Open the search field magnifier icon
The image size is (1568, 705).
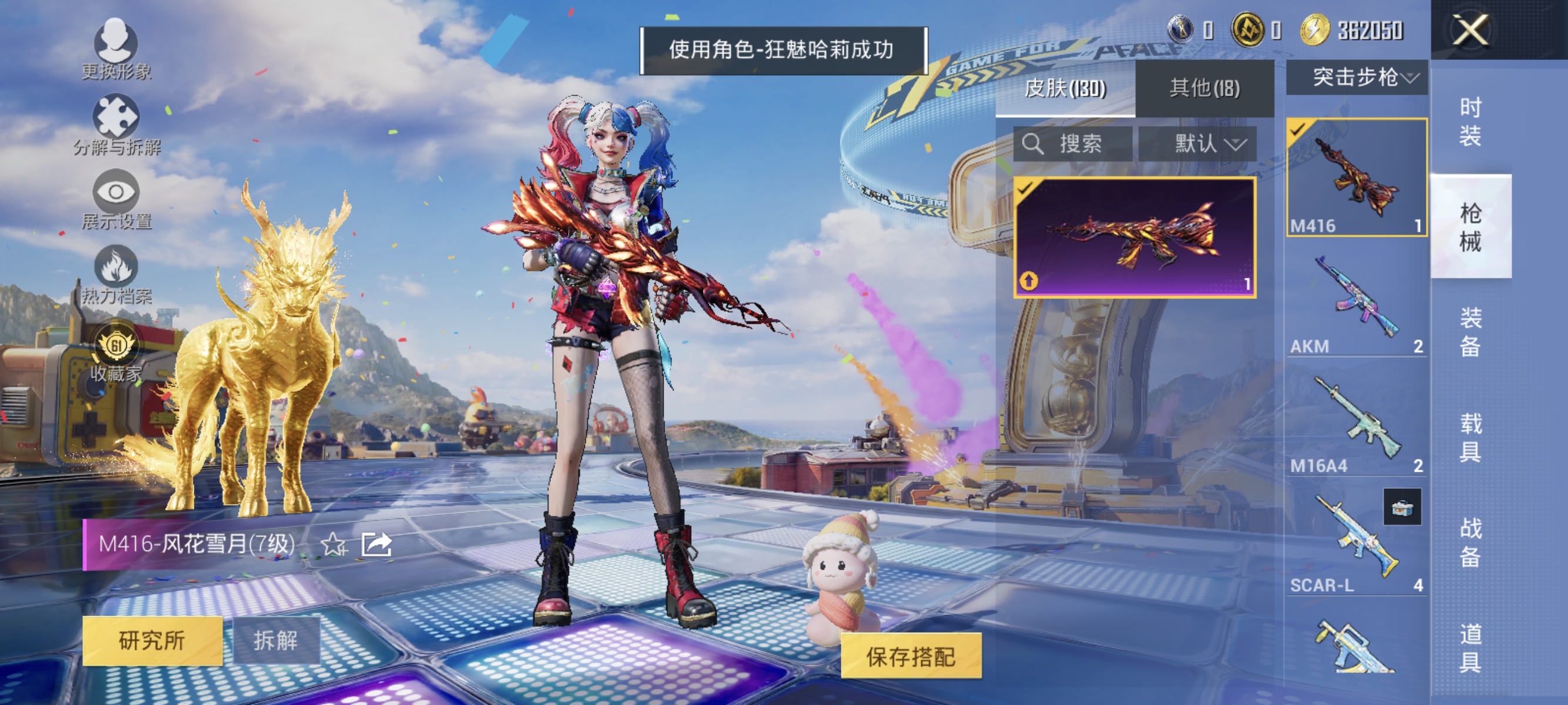pos(1035,145)
